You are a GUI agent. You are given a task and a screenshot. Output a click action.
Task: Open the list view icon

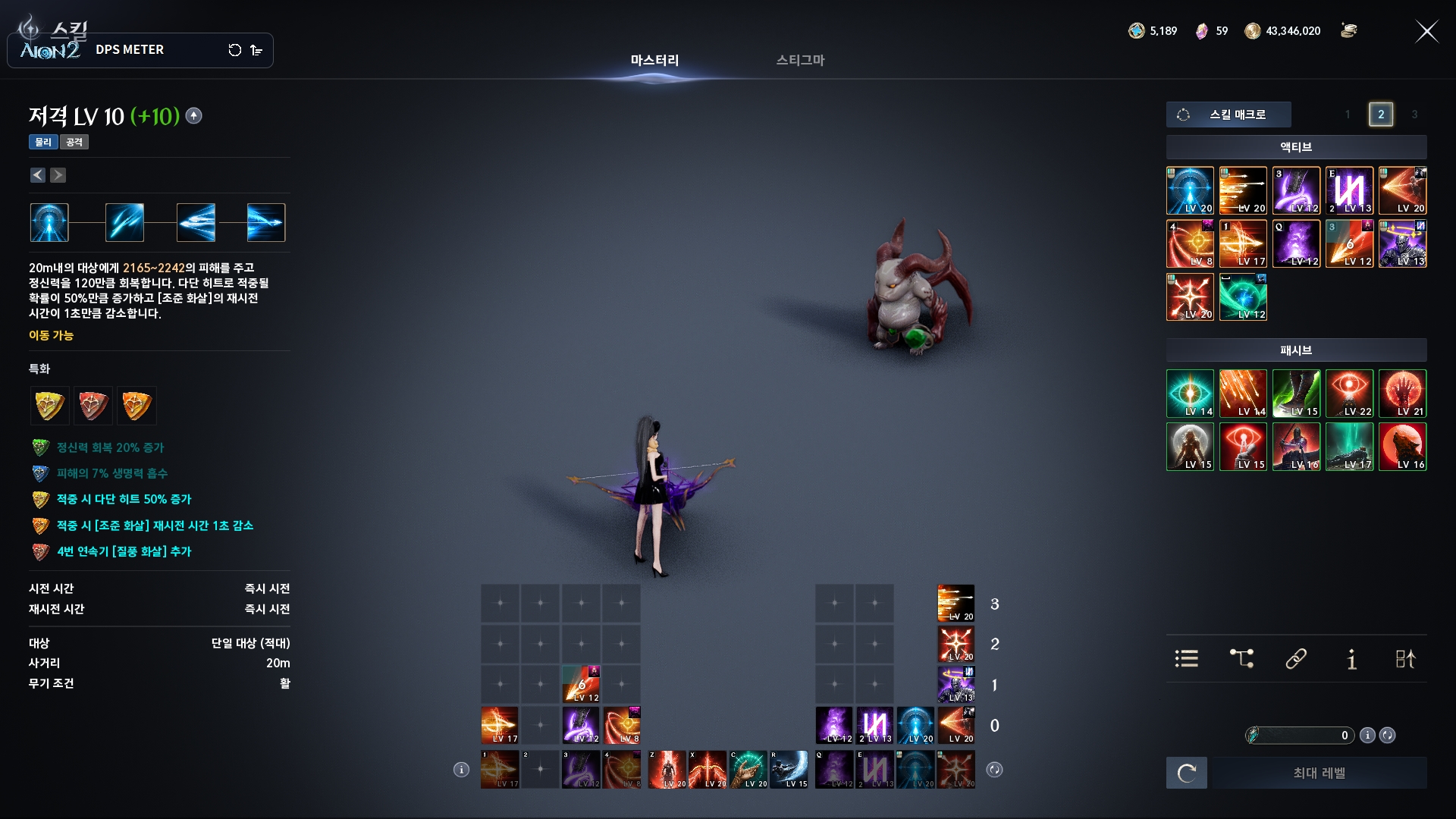pyautogui.click(x=1187, y=659)
